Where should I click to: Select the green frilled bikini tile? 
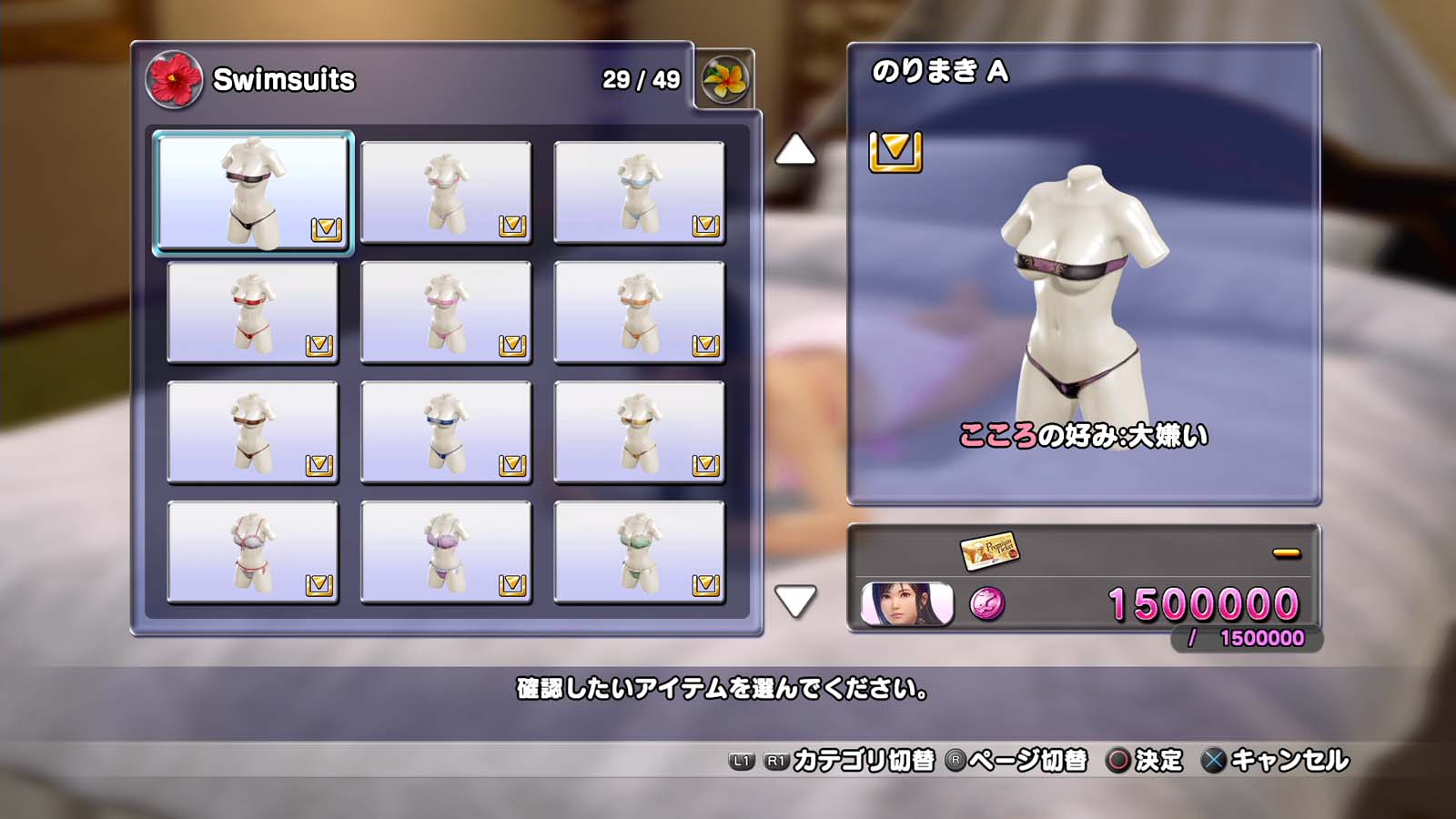click(639, 552)
